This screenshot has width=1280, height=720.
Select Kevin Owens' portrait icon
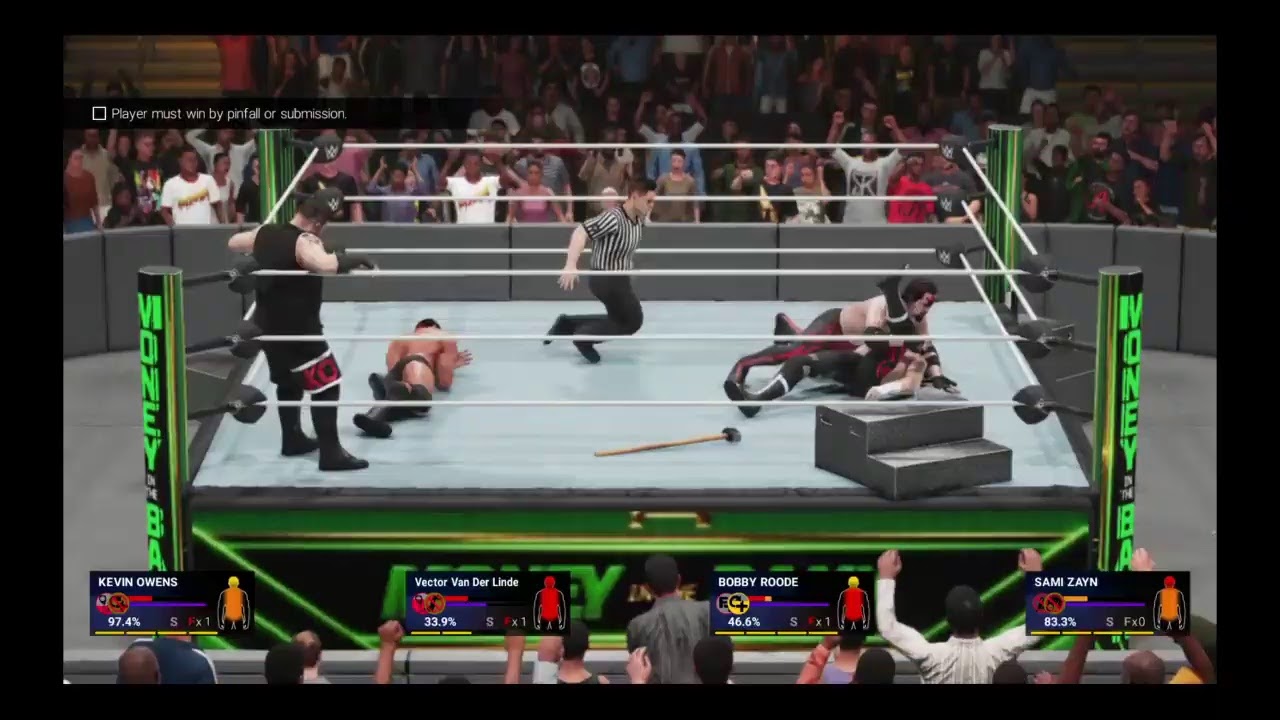pyautogui.click(x=117, y=602)
